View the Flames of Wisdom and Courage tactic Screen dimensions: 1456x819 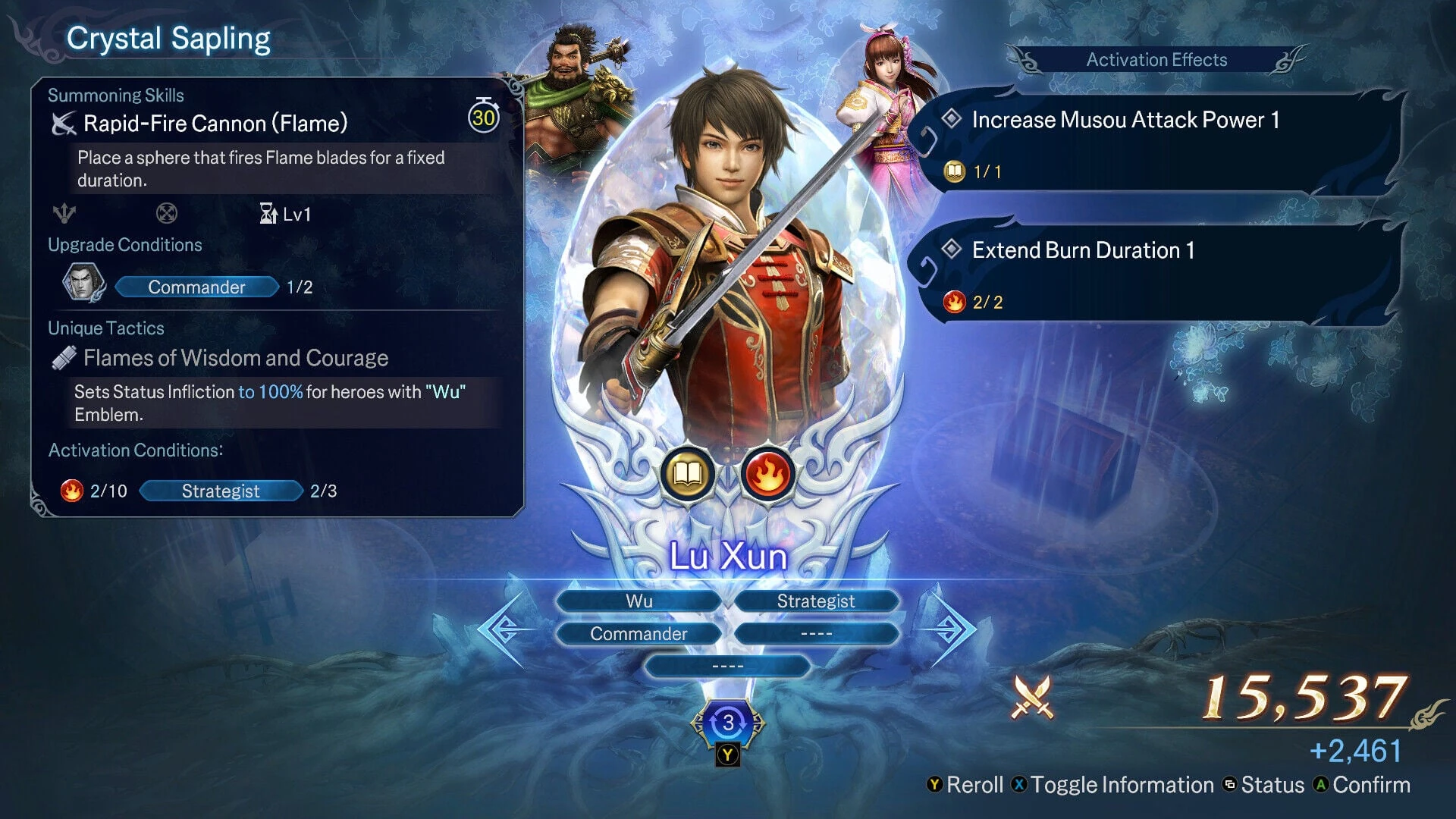click(x=235, y=358)
